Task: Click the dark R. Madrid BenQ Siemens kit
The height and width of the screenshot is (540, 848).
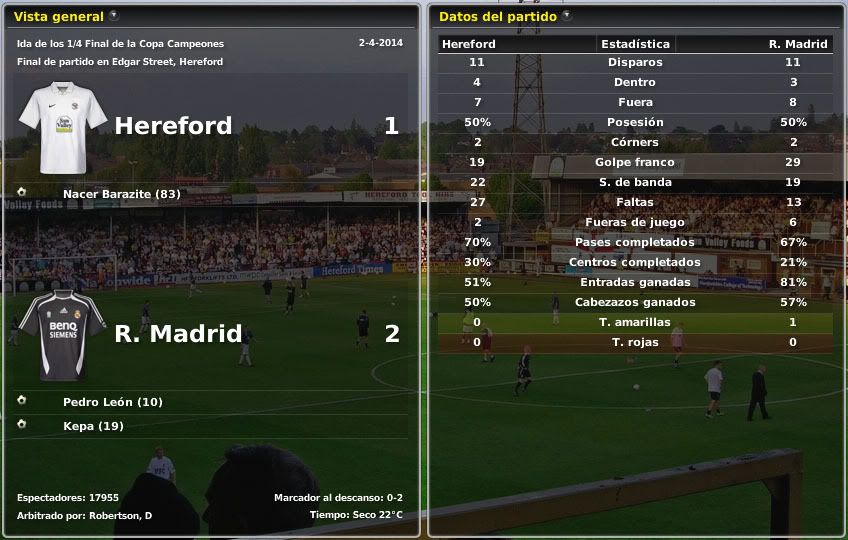Action: point(62,334)
